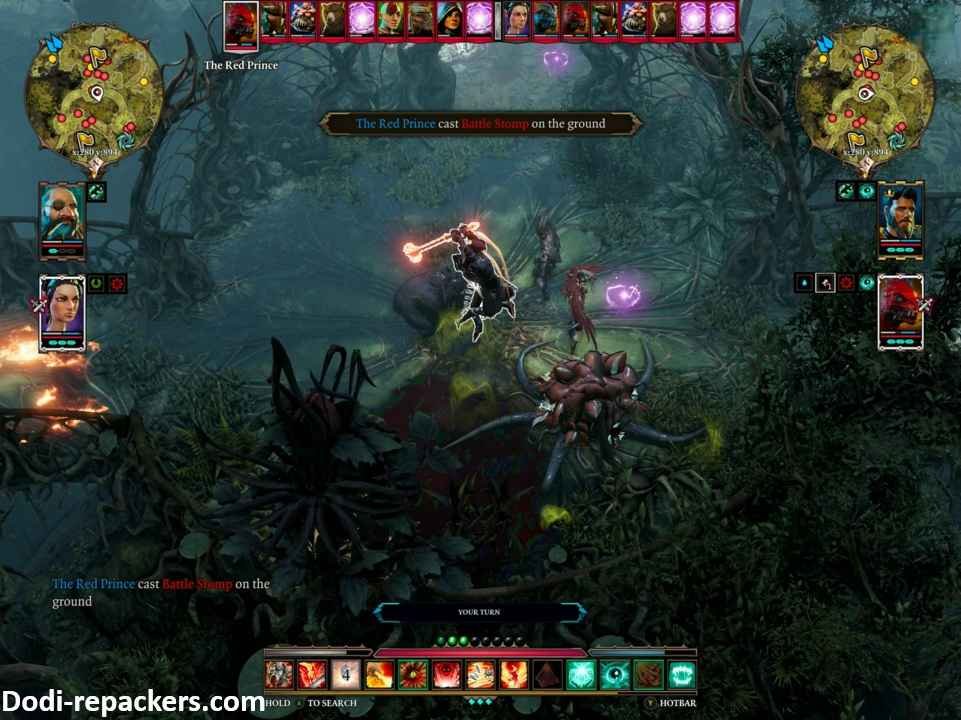
Task: Activate the red sunburst flower skill
Action: coord(412,675)
